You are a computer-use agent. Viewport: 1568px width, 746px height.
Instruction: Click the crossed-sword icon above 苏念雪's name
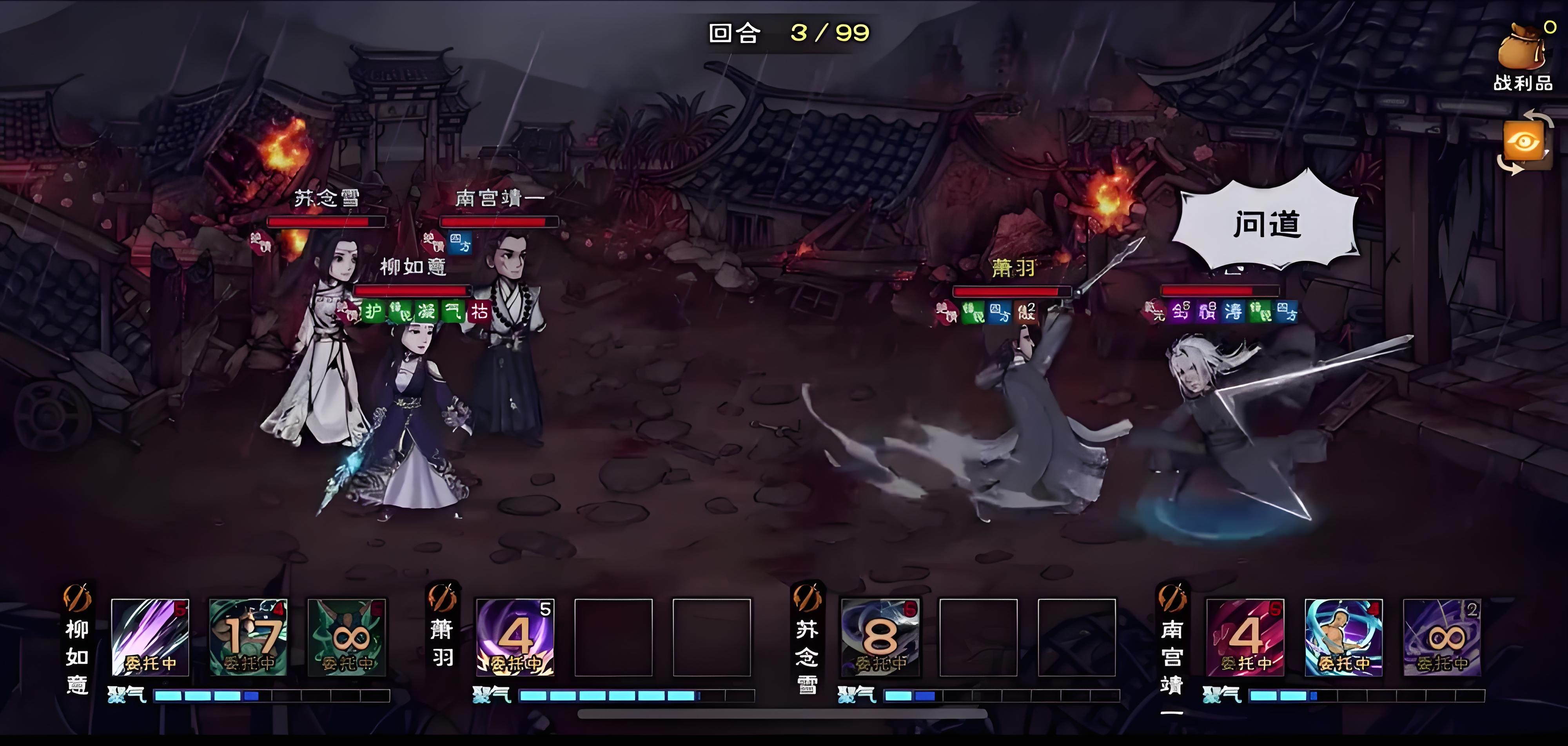click(x=807, y=598)
